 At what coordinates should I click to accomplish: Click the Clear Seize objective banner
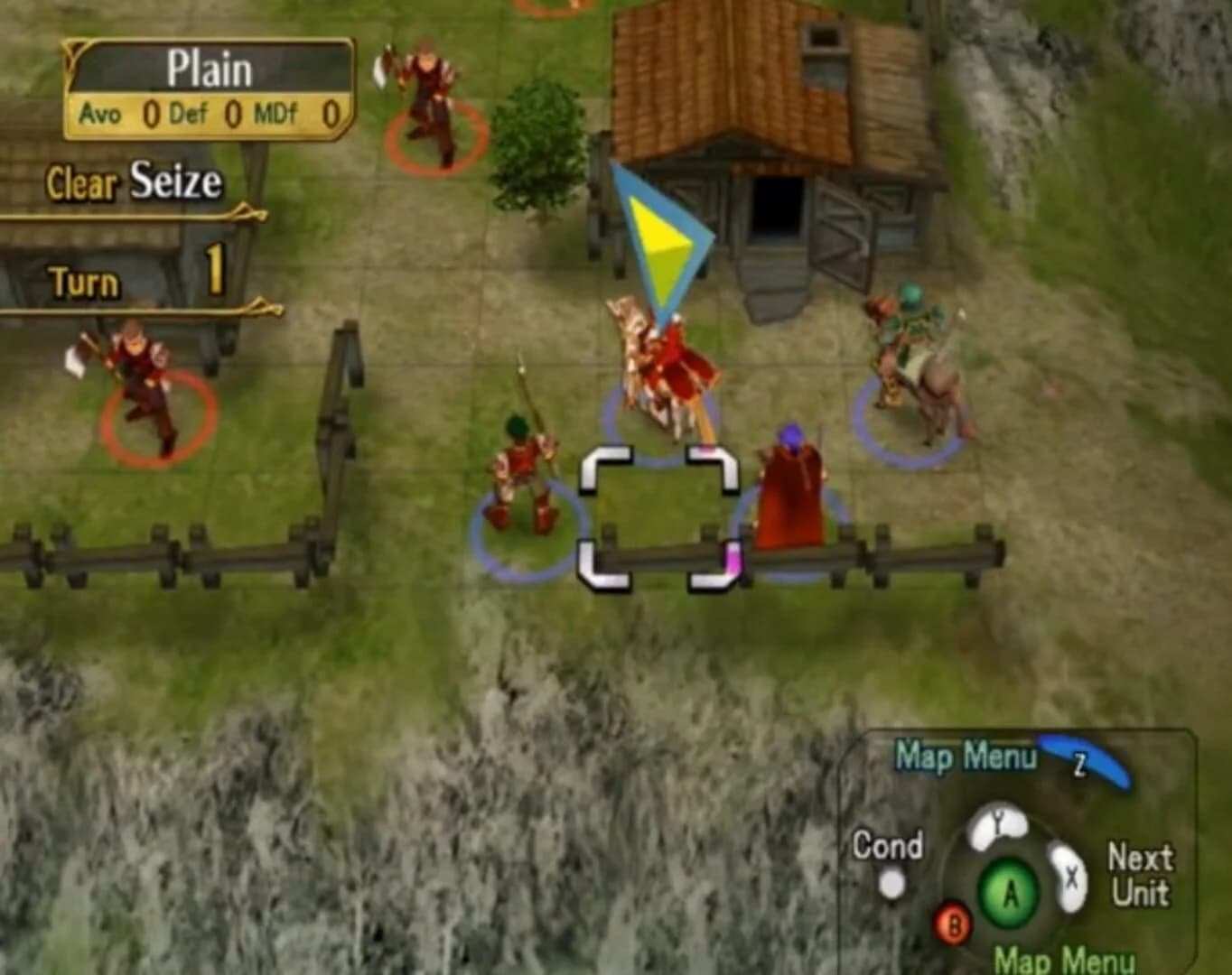click(135, 181)
